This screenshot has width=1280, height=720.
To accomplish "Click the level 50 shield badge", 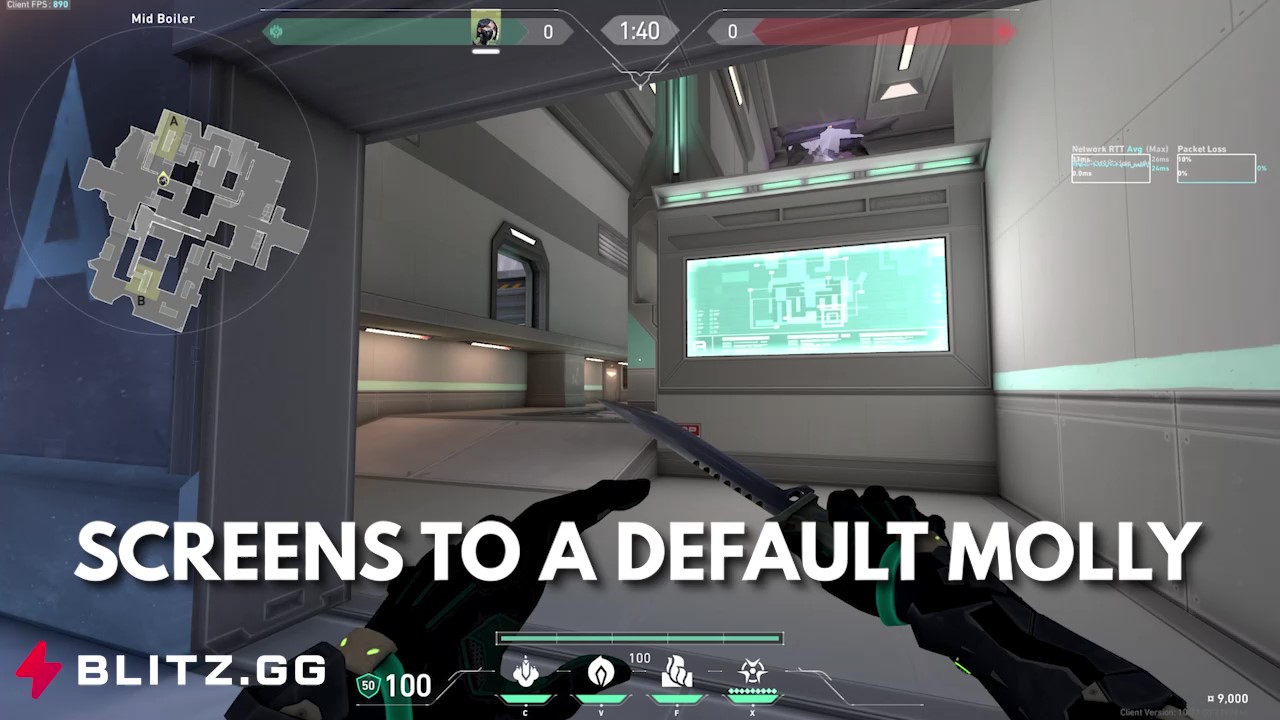I will (x=368, y=686).
